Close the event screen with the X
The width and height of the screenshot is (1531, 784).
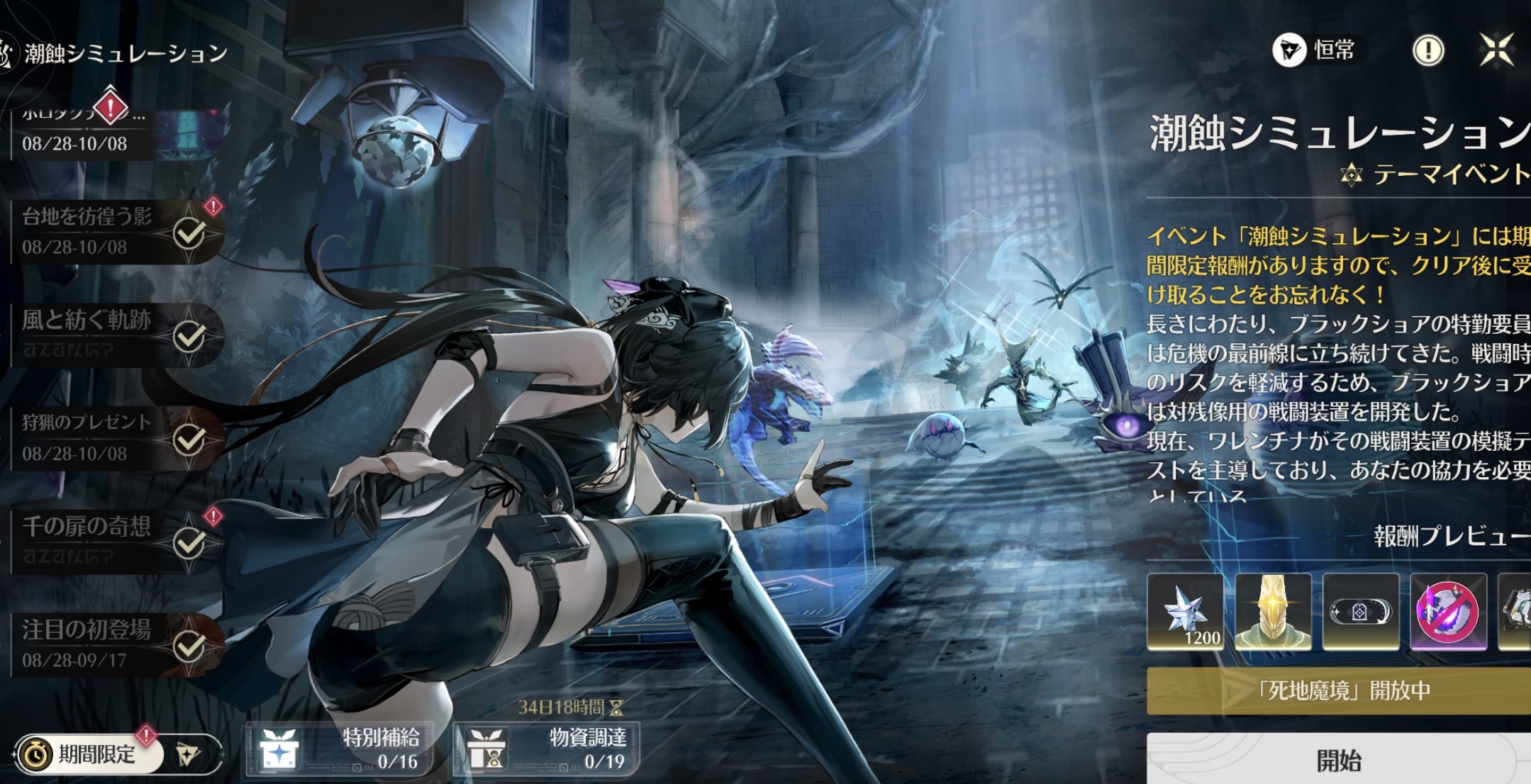pos(1496,50)
